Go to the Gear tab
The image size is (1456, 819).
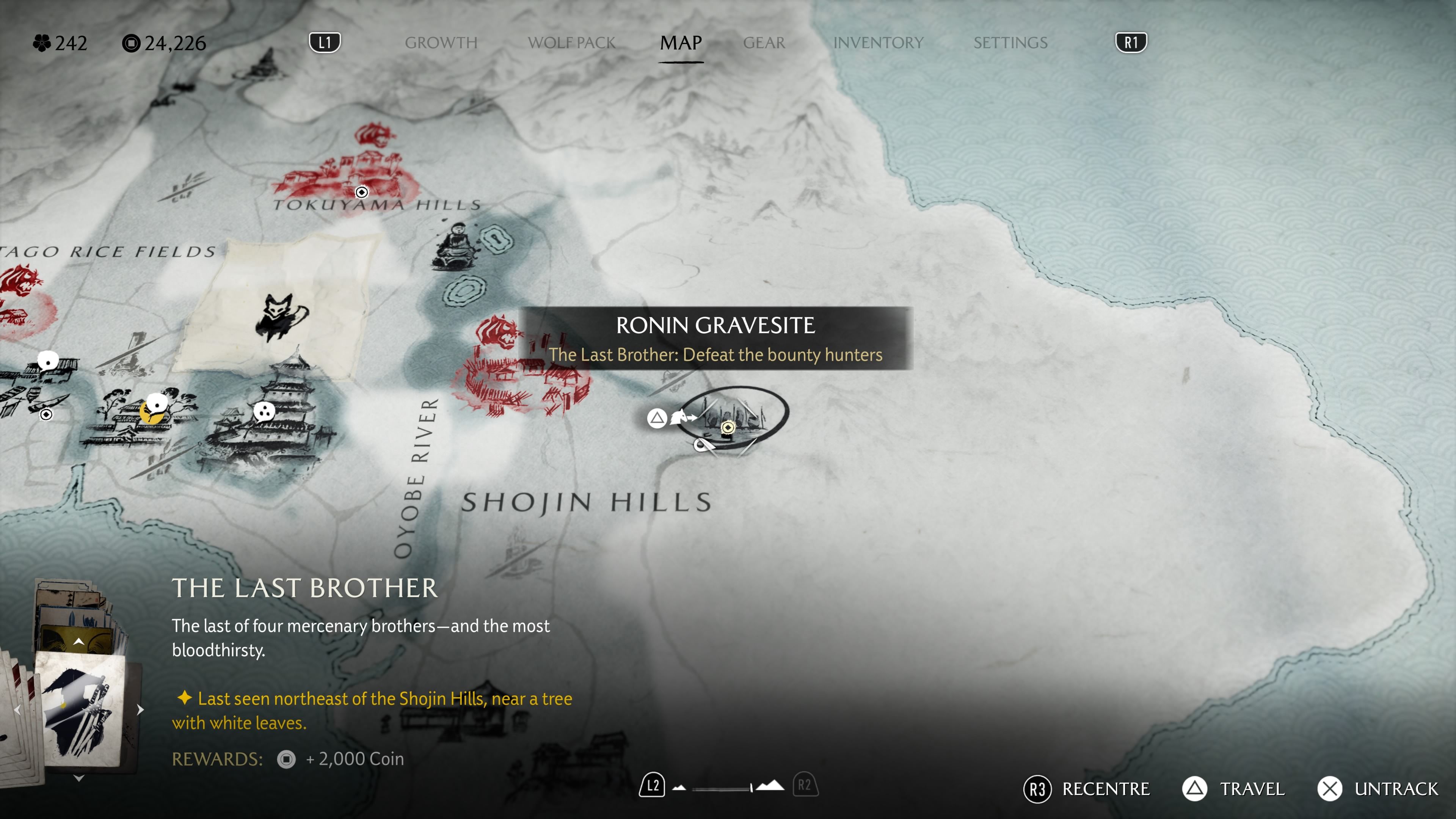764,43
